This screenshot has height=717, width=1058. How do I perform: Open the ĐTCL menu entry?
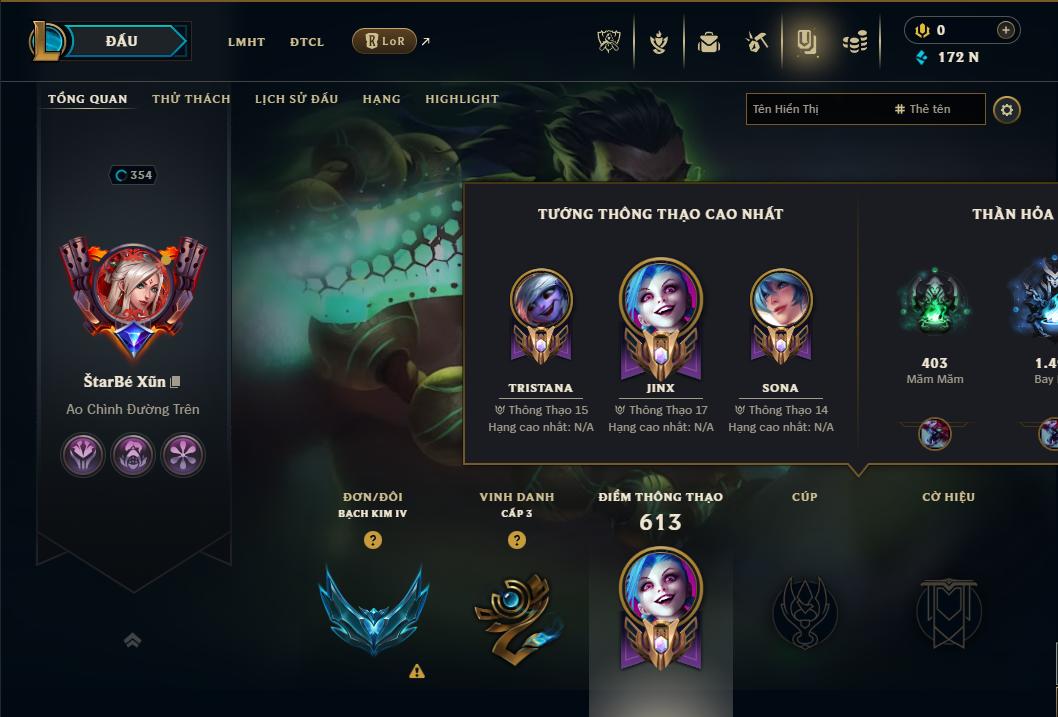307,42
